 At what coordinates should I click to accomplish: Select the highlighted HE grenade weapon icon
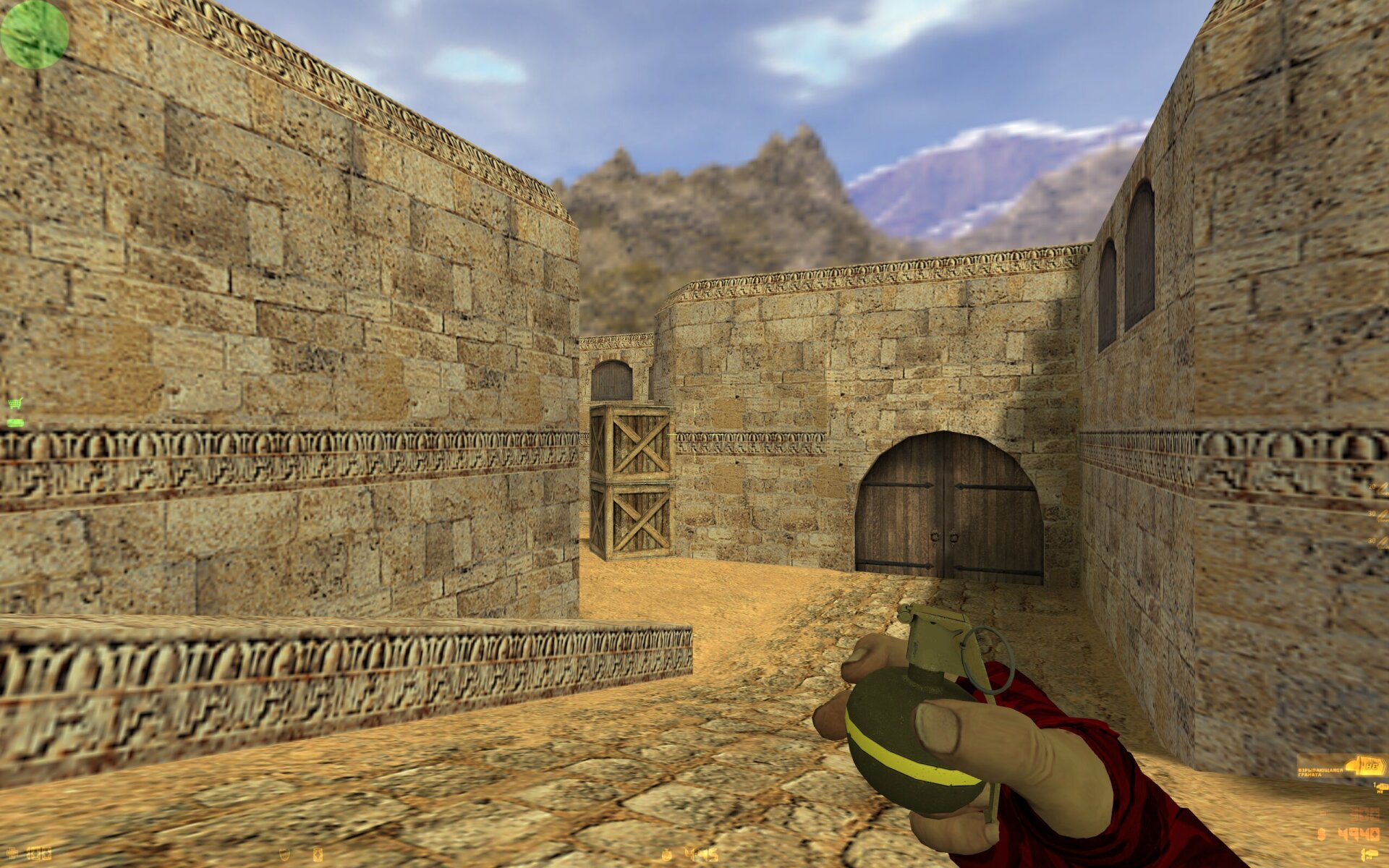[1364, 765]
